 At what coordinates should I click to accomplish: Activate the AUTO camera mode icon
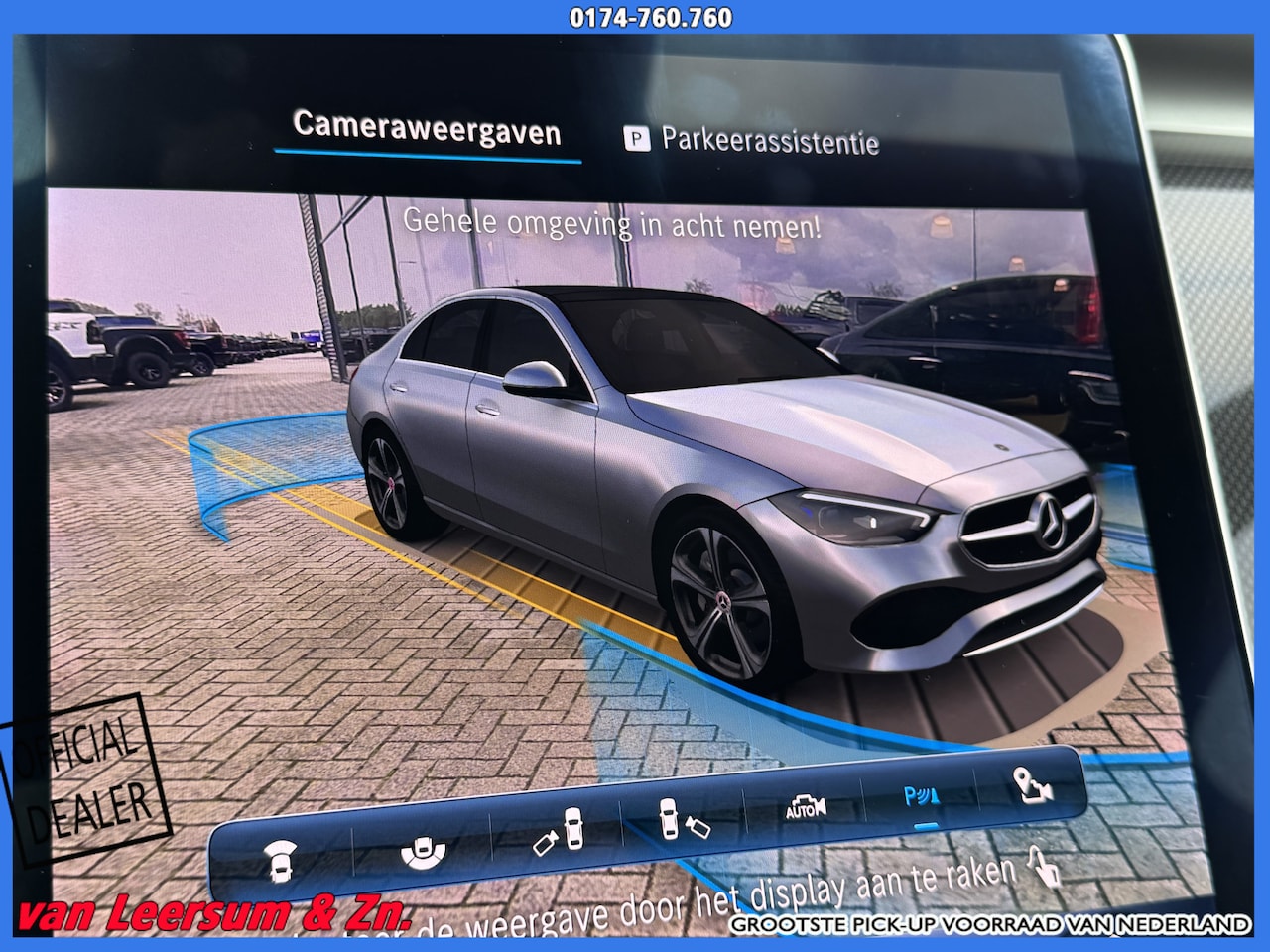click(806, 807)
